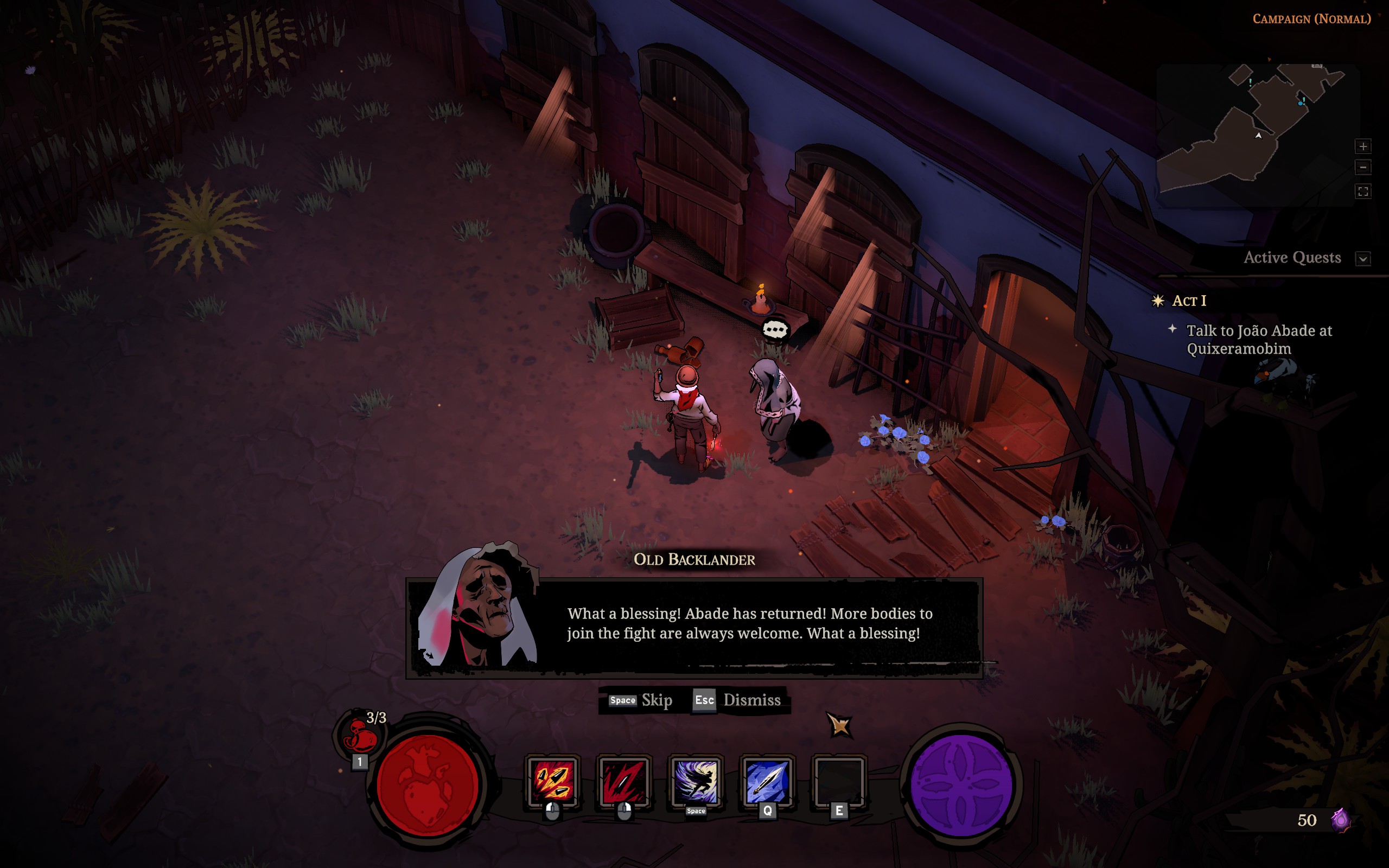Trigger the dash ability icon
Screen dimensions: 1389x868
pyautogui.click(x=696, y=781)
